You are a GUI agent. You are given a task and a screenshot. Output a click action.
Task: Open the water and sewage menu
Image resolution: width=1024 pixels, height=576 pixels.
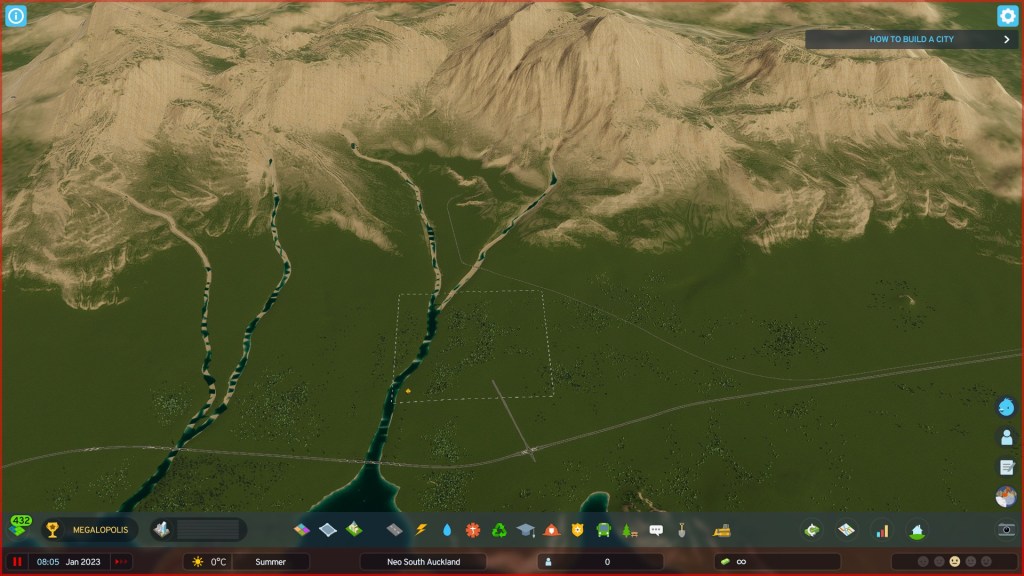pos(447,530)
